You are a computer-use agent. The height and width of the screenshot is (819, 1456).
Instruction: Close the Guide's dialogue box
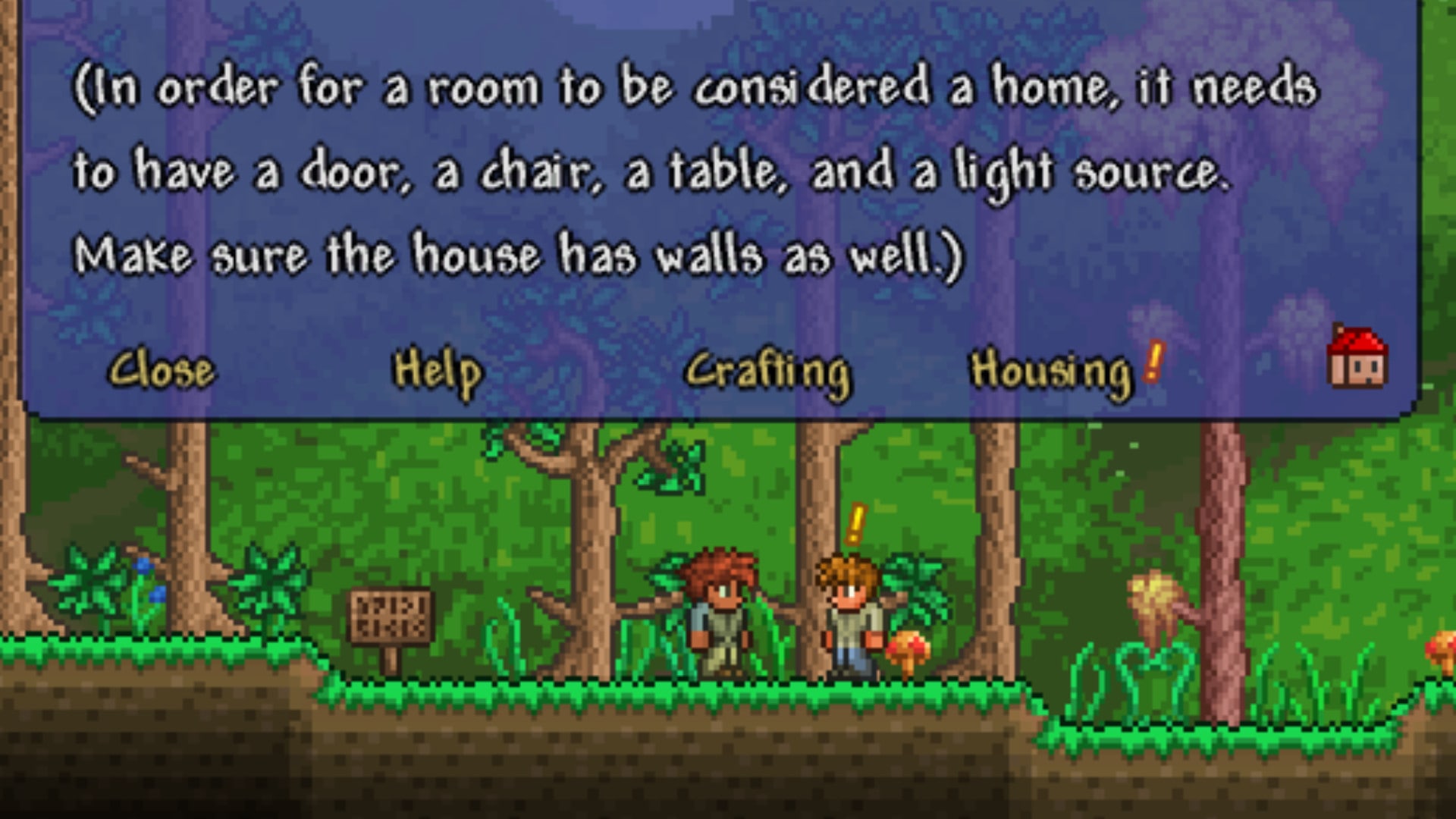tap(162, 371)
